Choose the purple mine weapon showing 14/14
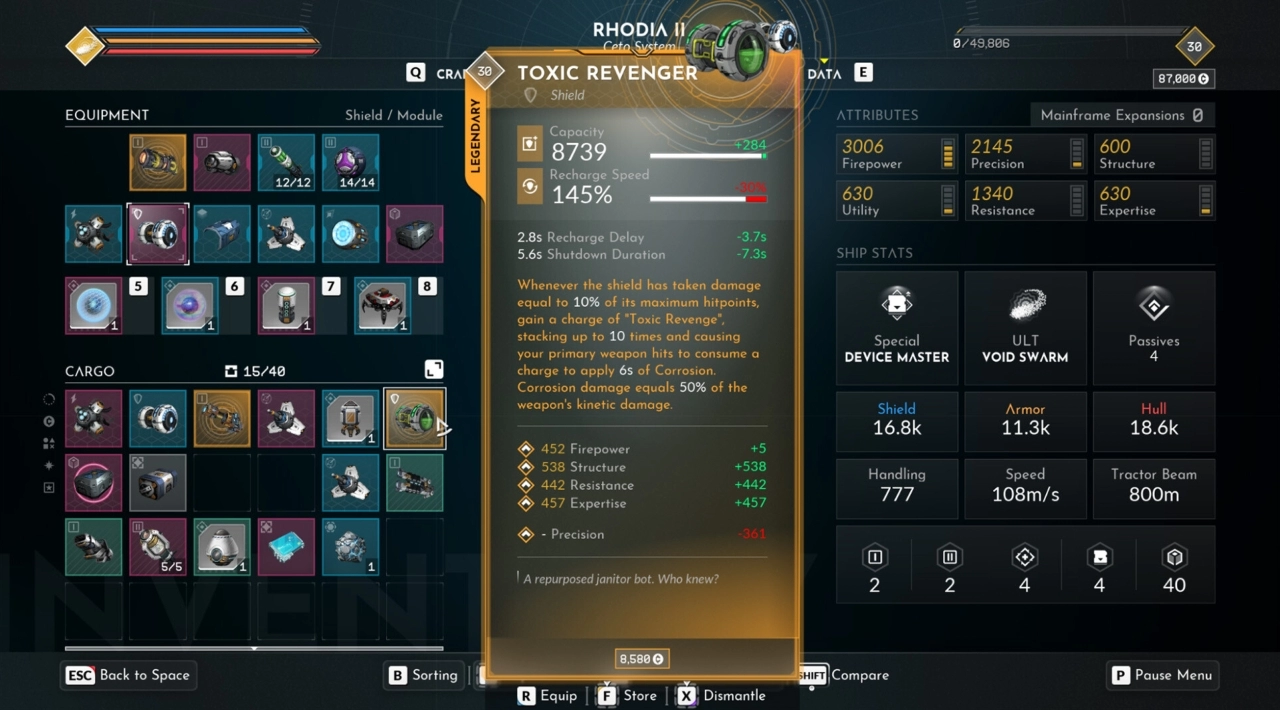Viewport: 1280px width, 710px height. pos(350,162)
